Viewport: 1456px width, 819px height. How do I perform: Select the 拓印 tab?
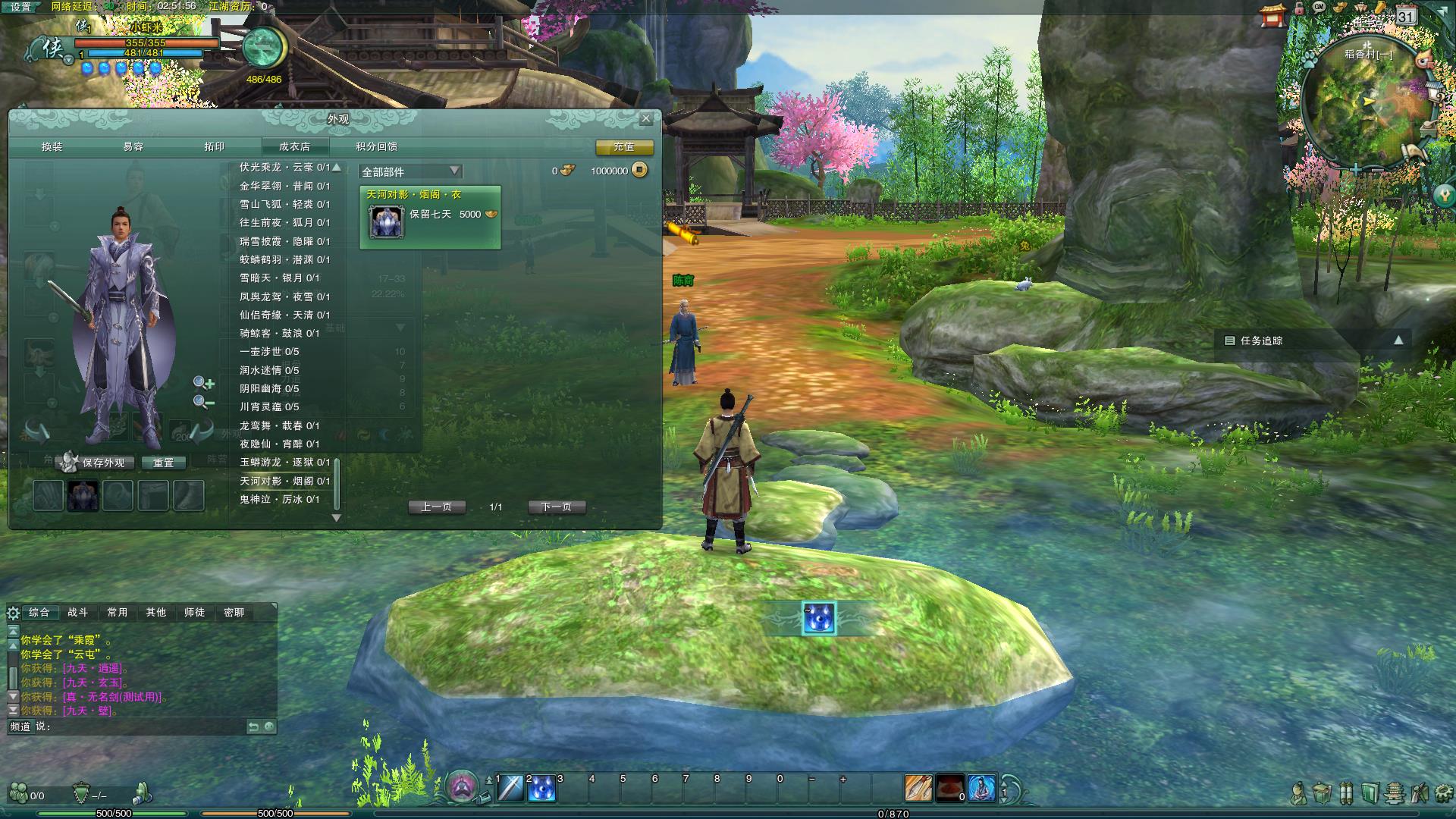(x=215, y=146)
